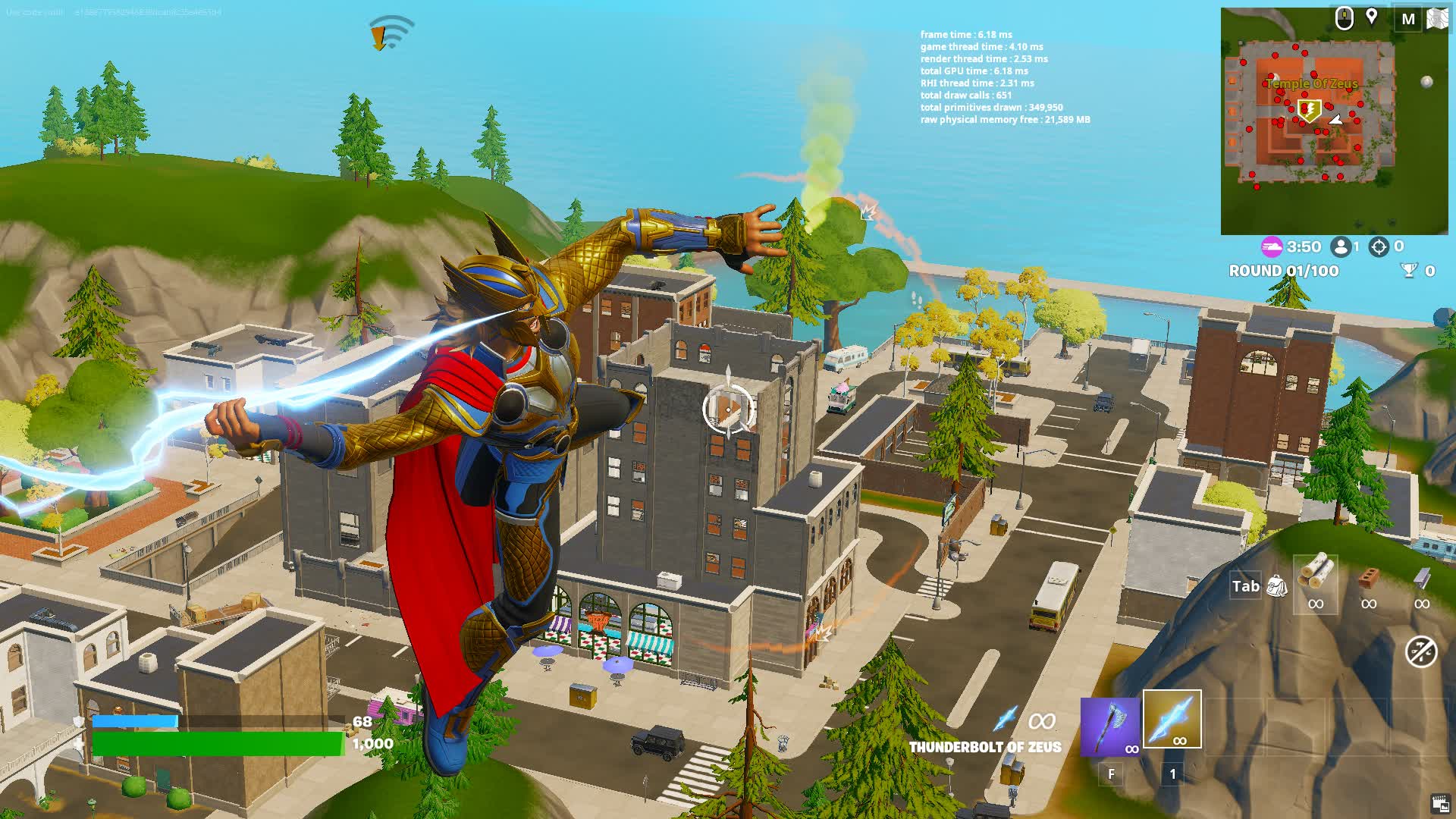Open the replay clapperboard icon
Image resolution: width=1456 pixels, height=819 pixels.
(1439, 804)
